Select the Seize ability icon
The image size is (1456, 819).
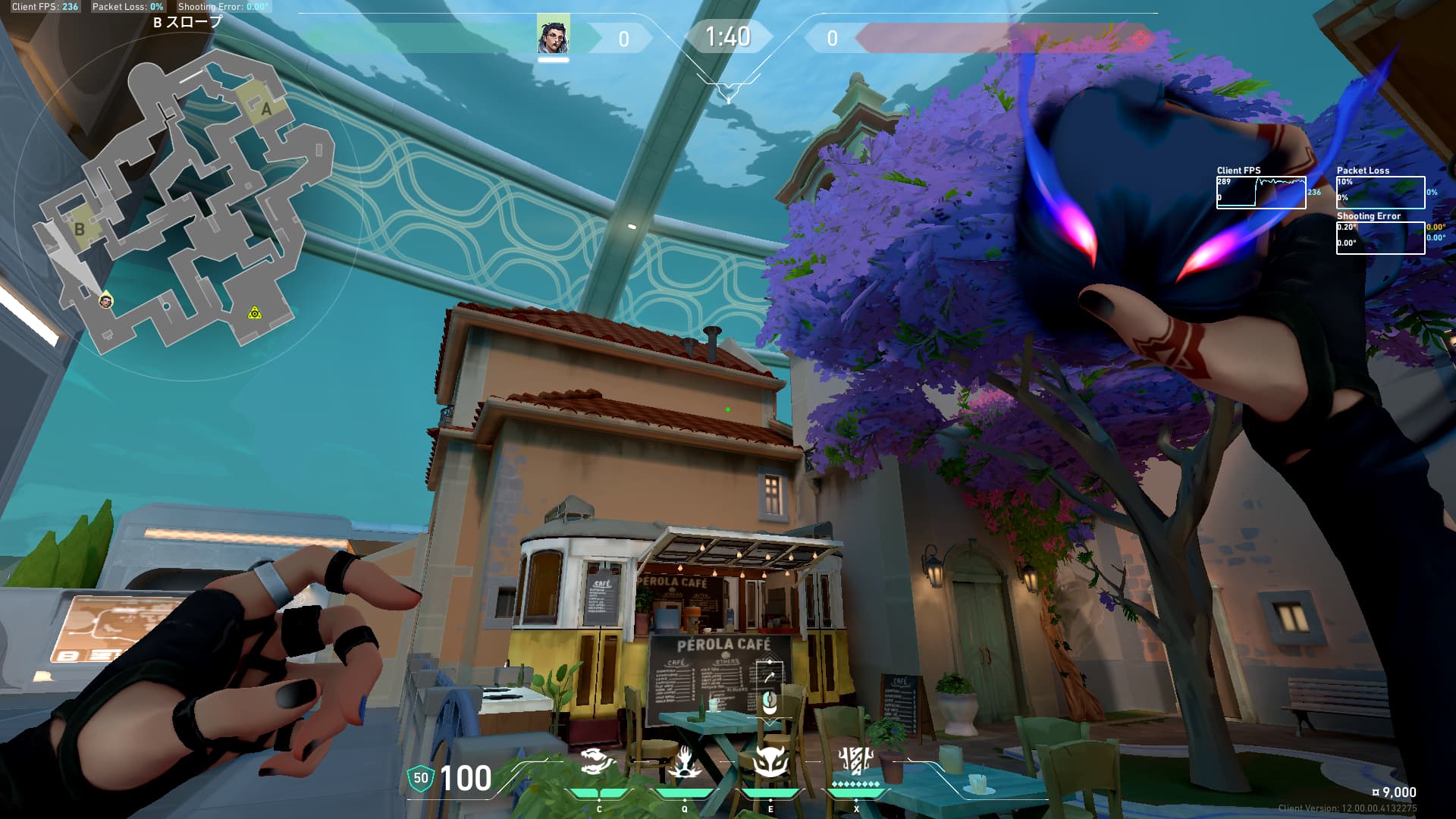685,762
